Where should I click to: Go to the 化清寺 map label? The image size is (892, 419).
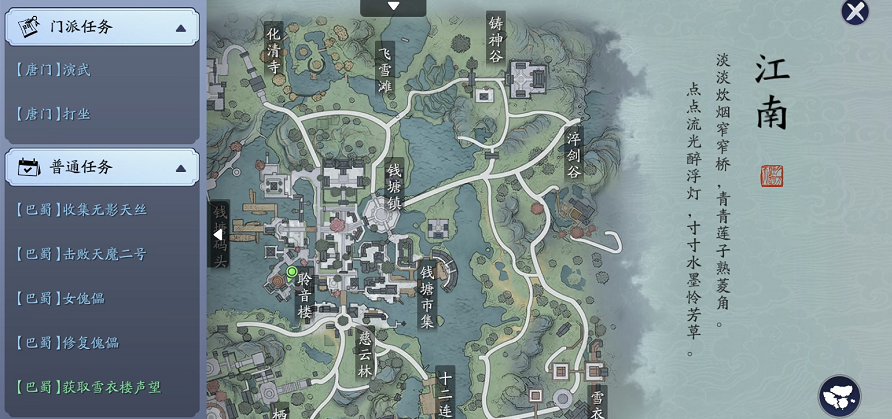click(275, 48)
